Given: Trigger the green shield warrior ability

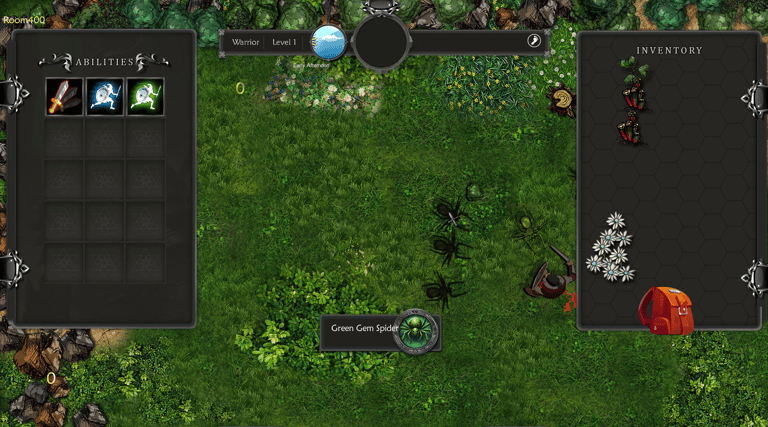Looking at the screenshot, I should click(146, 97).
